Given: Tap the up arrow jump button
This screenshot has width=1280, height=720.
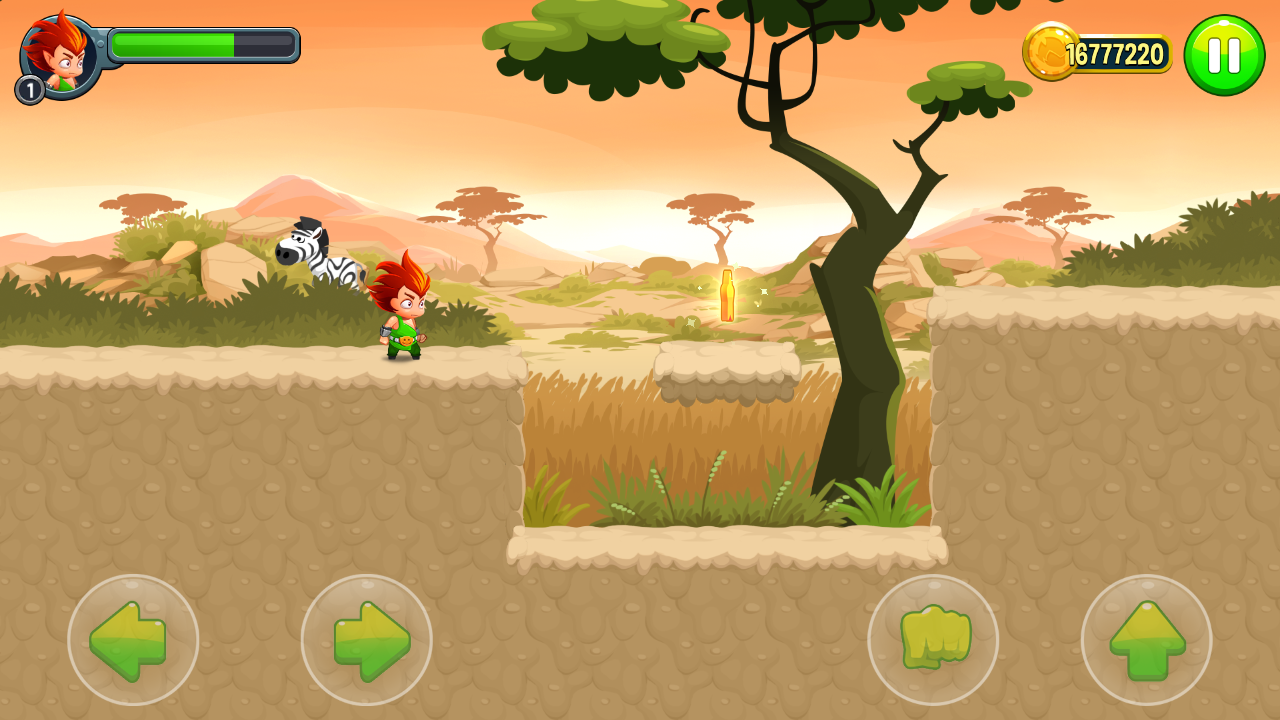Looking at the screenshot, I should [1146, 640].
